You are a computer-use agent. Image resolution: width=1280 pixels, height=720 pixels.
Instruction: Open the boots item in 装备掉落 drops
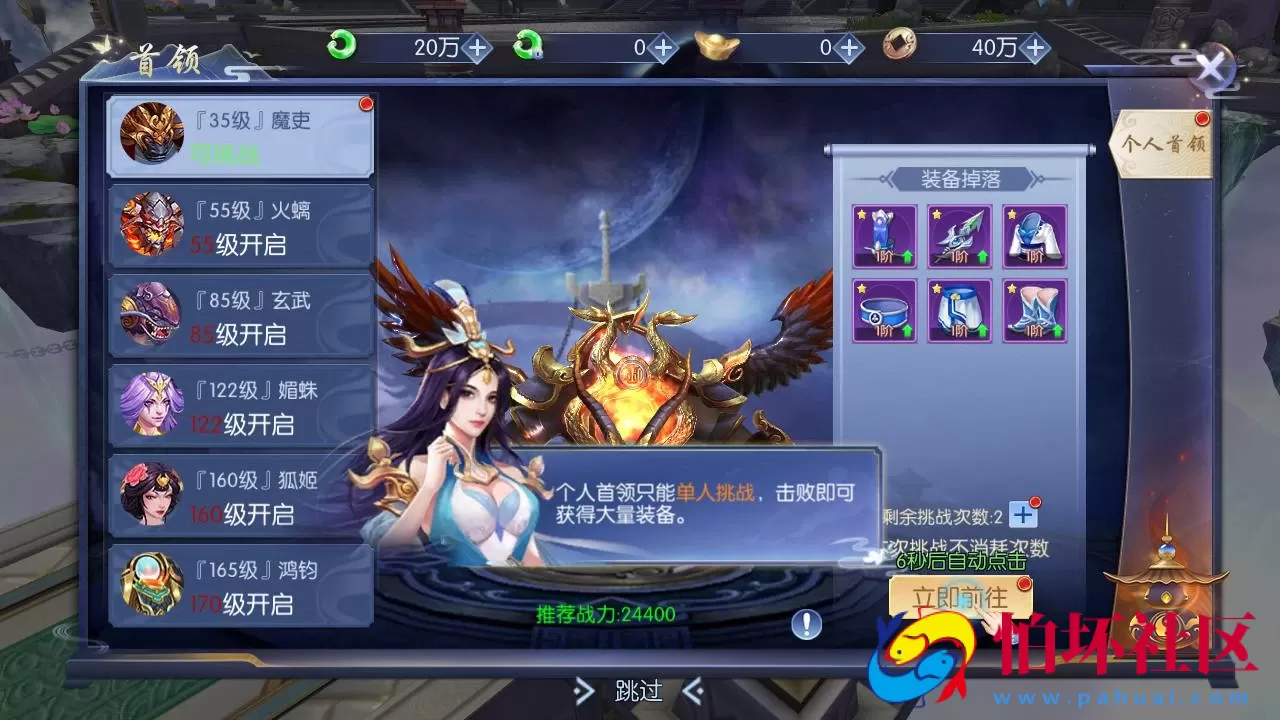(x=1035, y=311)
